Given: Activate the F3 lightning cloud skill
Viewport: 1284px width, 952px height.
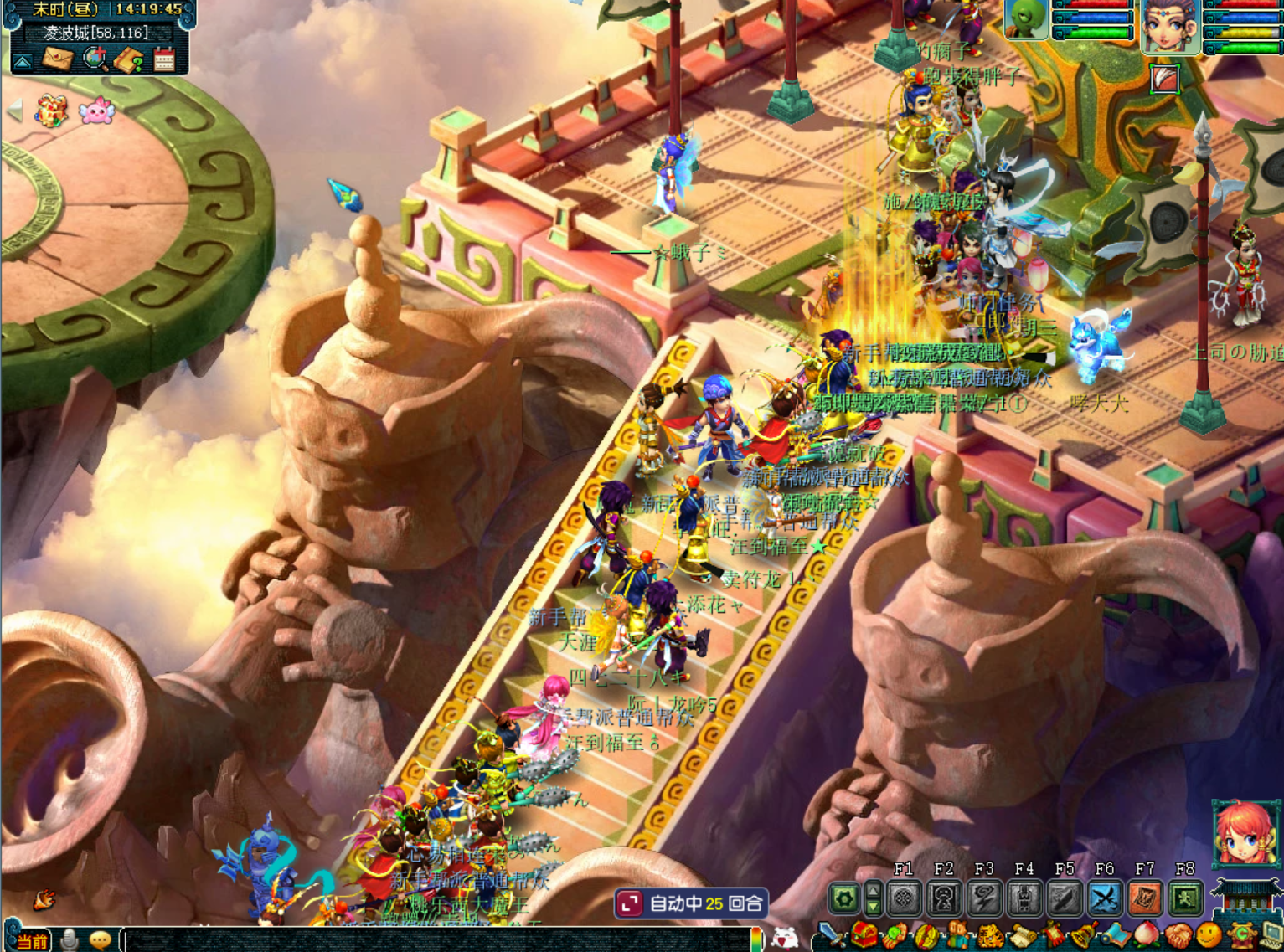Looking at the screenshot, I should click(984, 899).
